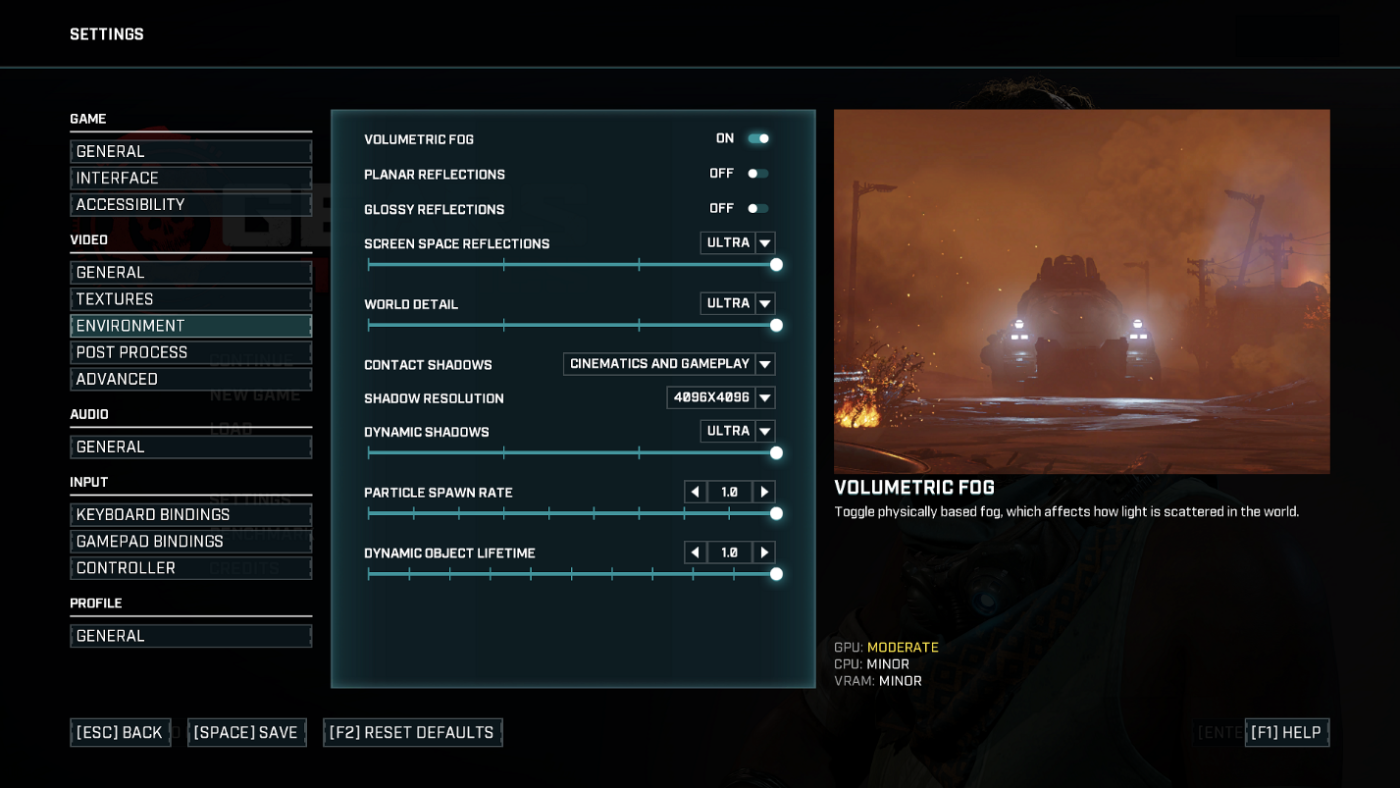
Task: Enable Glossy Reflections
Action: coord(758,207)
